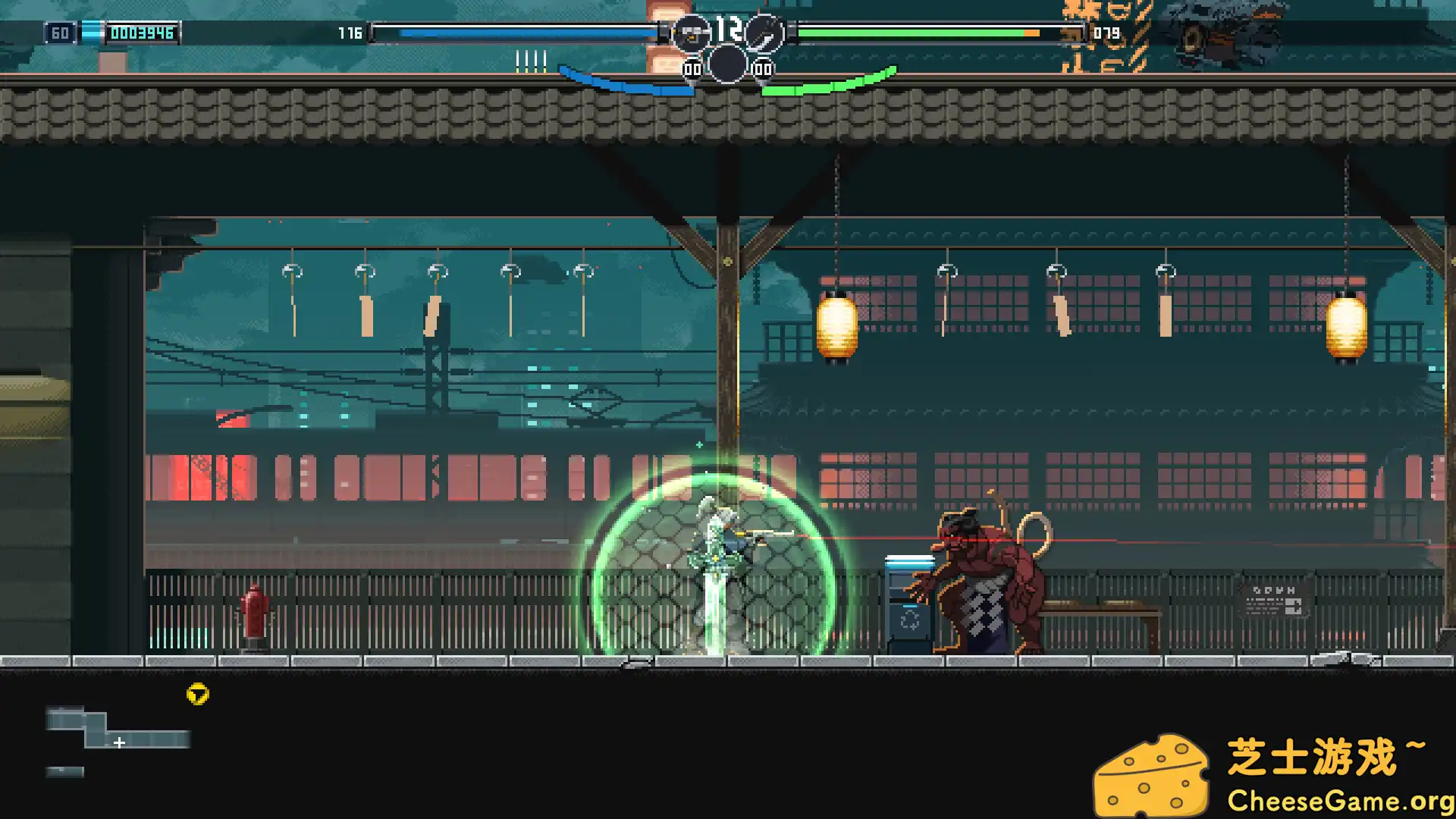Toggle the four yellow ammo pips above the stage
The image size is (1456, 819).
tap(529, 57)
